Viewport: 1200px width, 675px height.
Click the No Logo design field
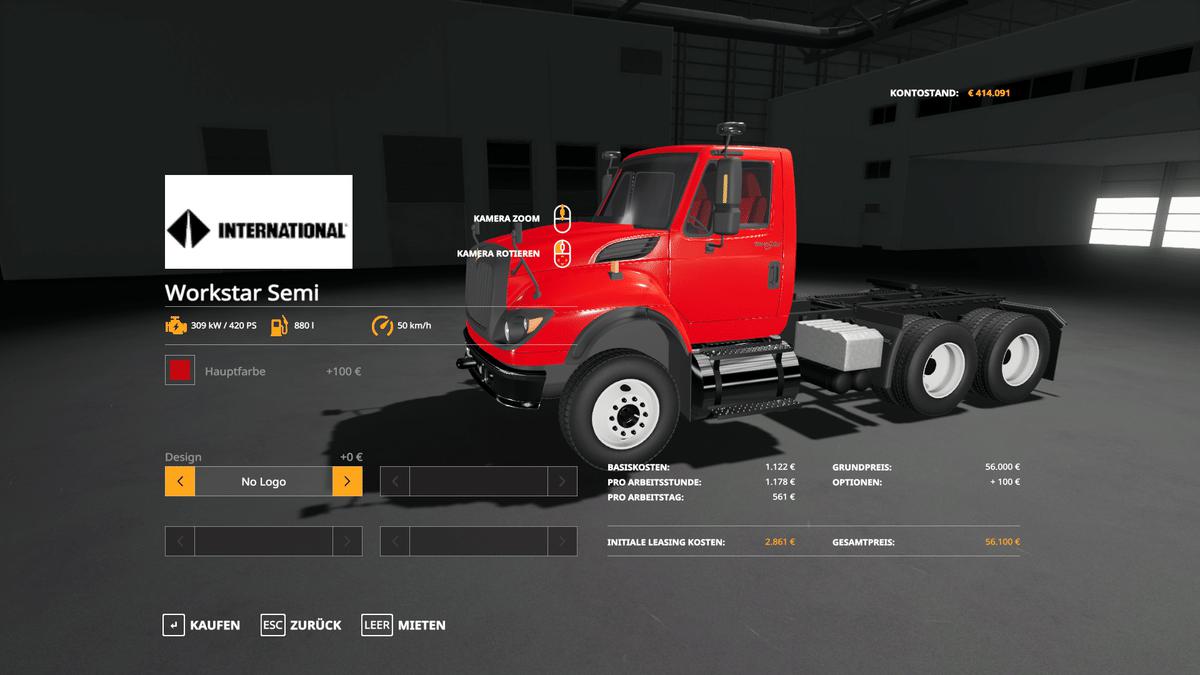coord(263,482)
